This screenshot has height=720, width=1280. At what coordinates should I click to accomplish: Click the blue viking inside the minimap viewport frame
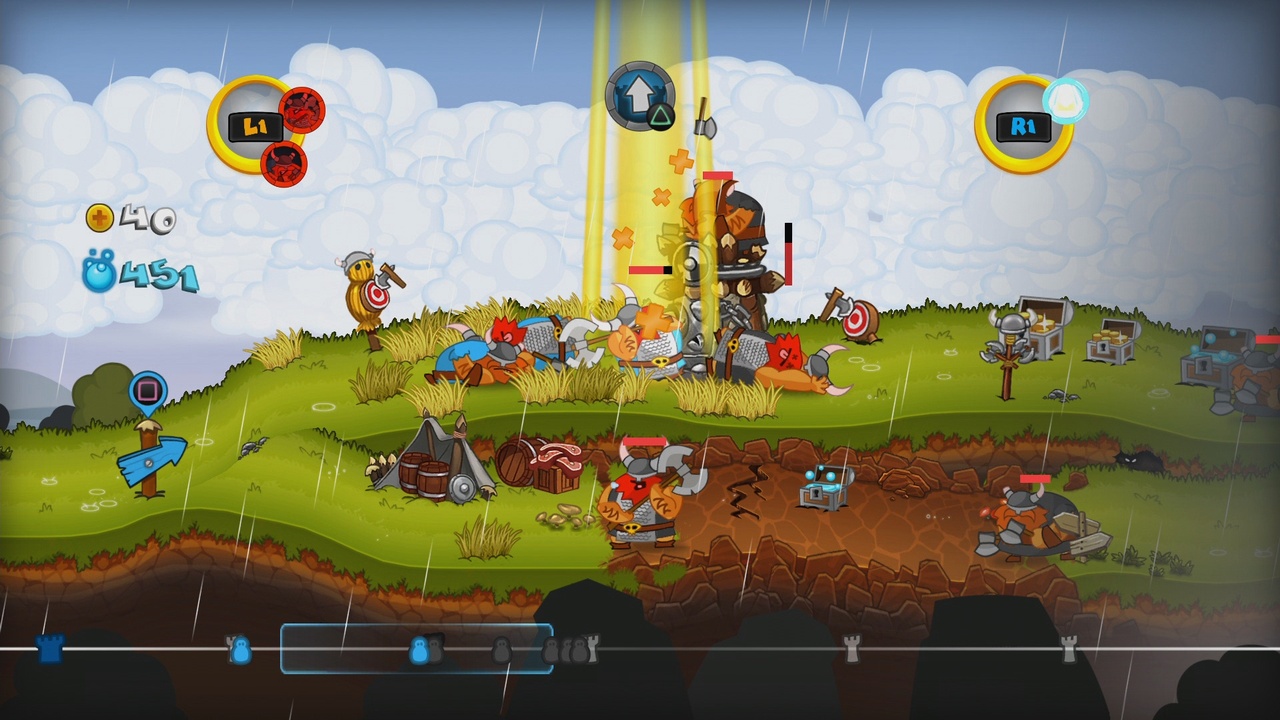point(420,650)
